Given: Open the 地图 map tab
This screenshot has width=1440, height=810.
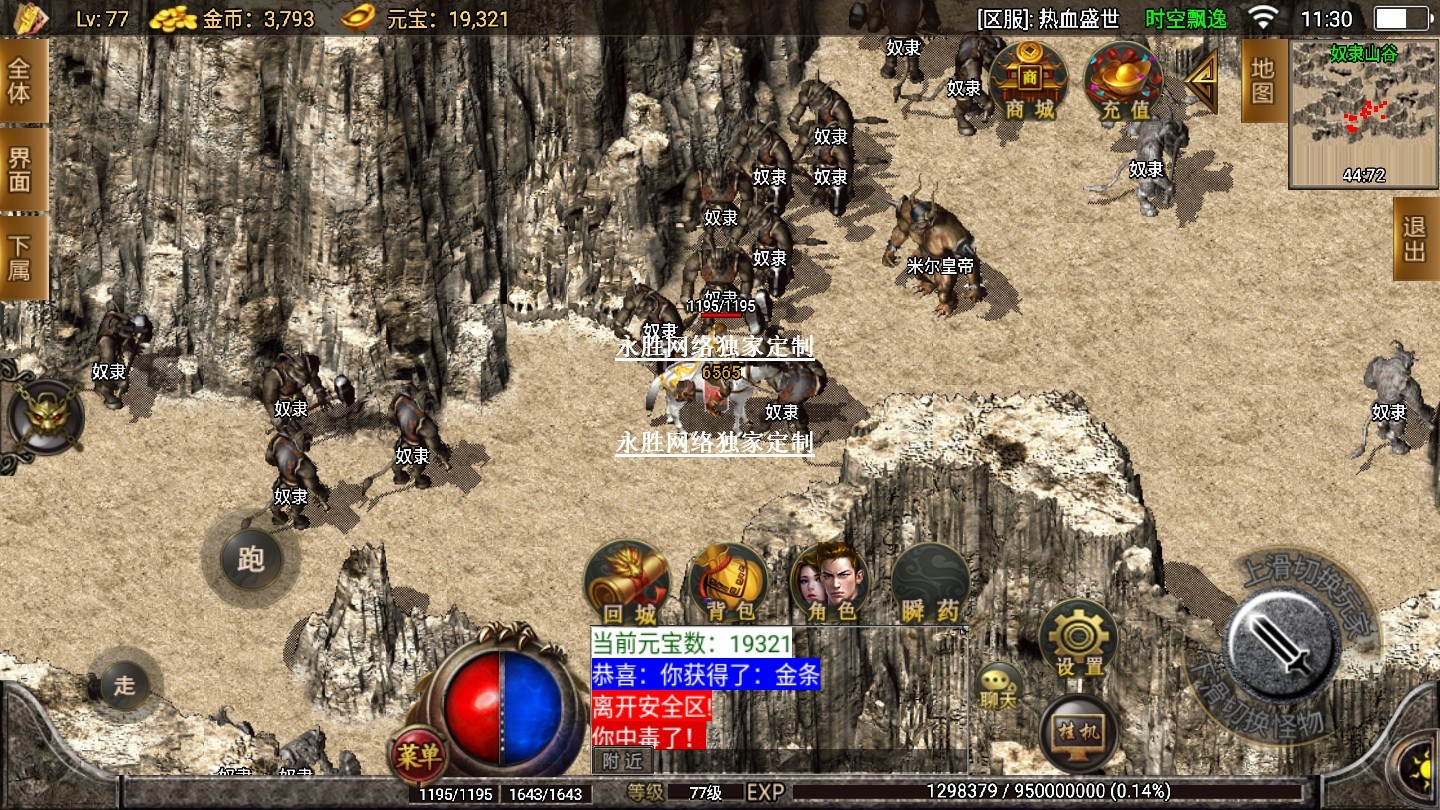Looking at the screenshot, I should tap(1263, 81).
